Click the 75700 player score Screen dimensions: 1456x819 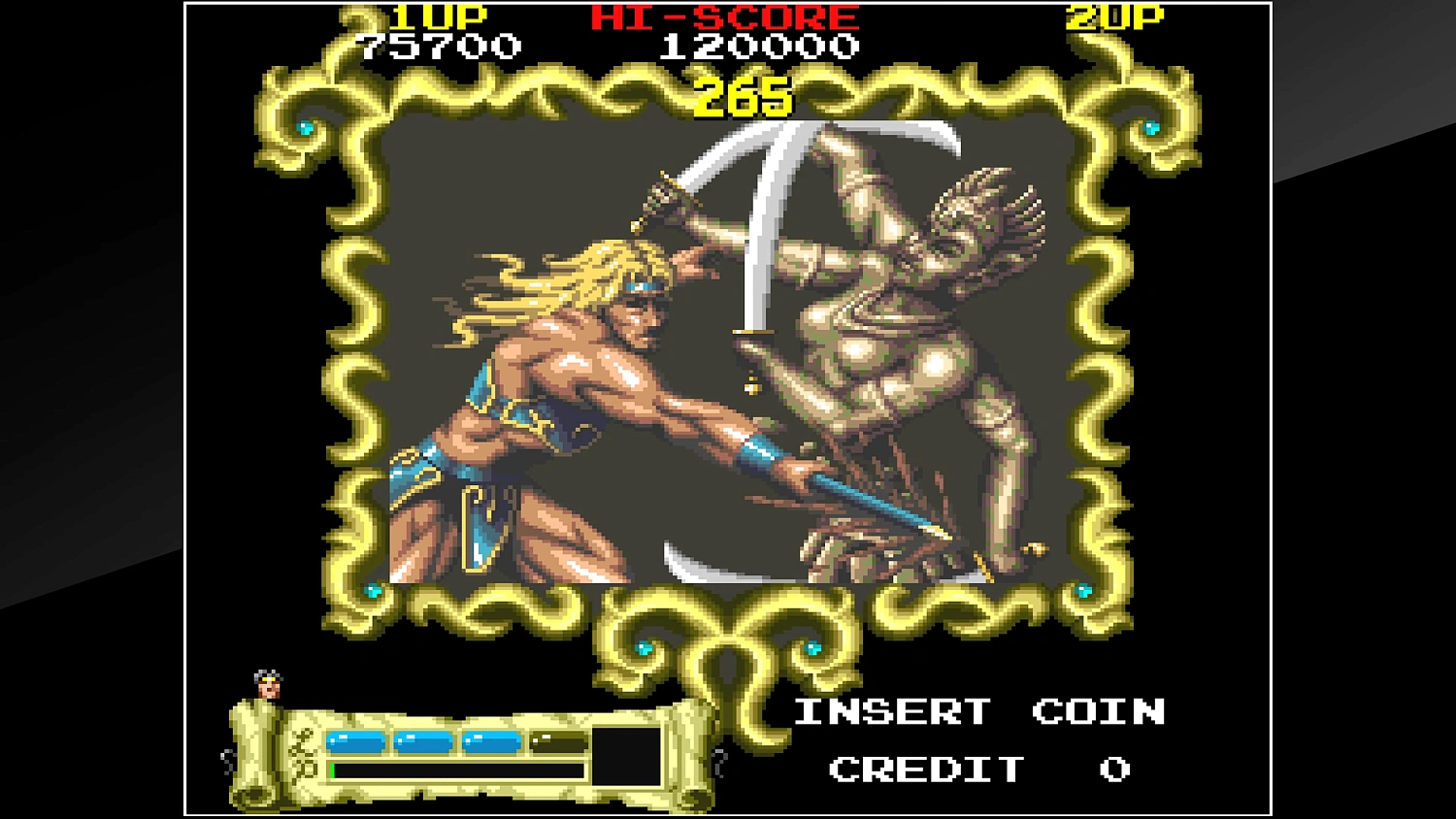point(442,45)
